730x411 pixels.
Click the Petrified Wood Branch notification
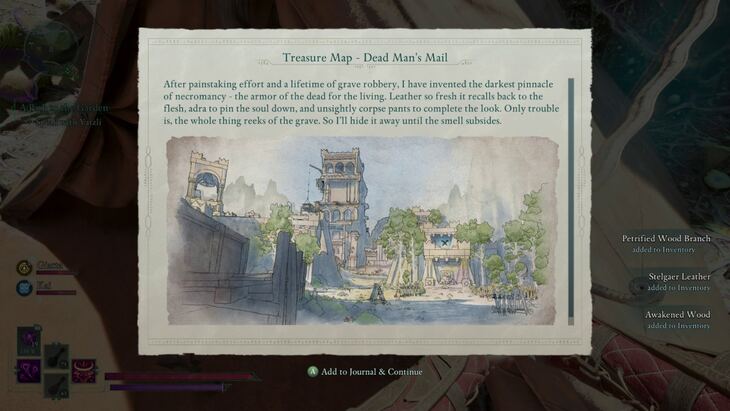point(666,243)
